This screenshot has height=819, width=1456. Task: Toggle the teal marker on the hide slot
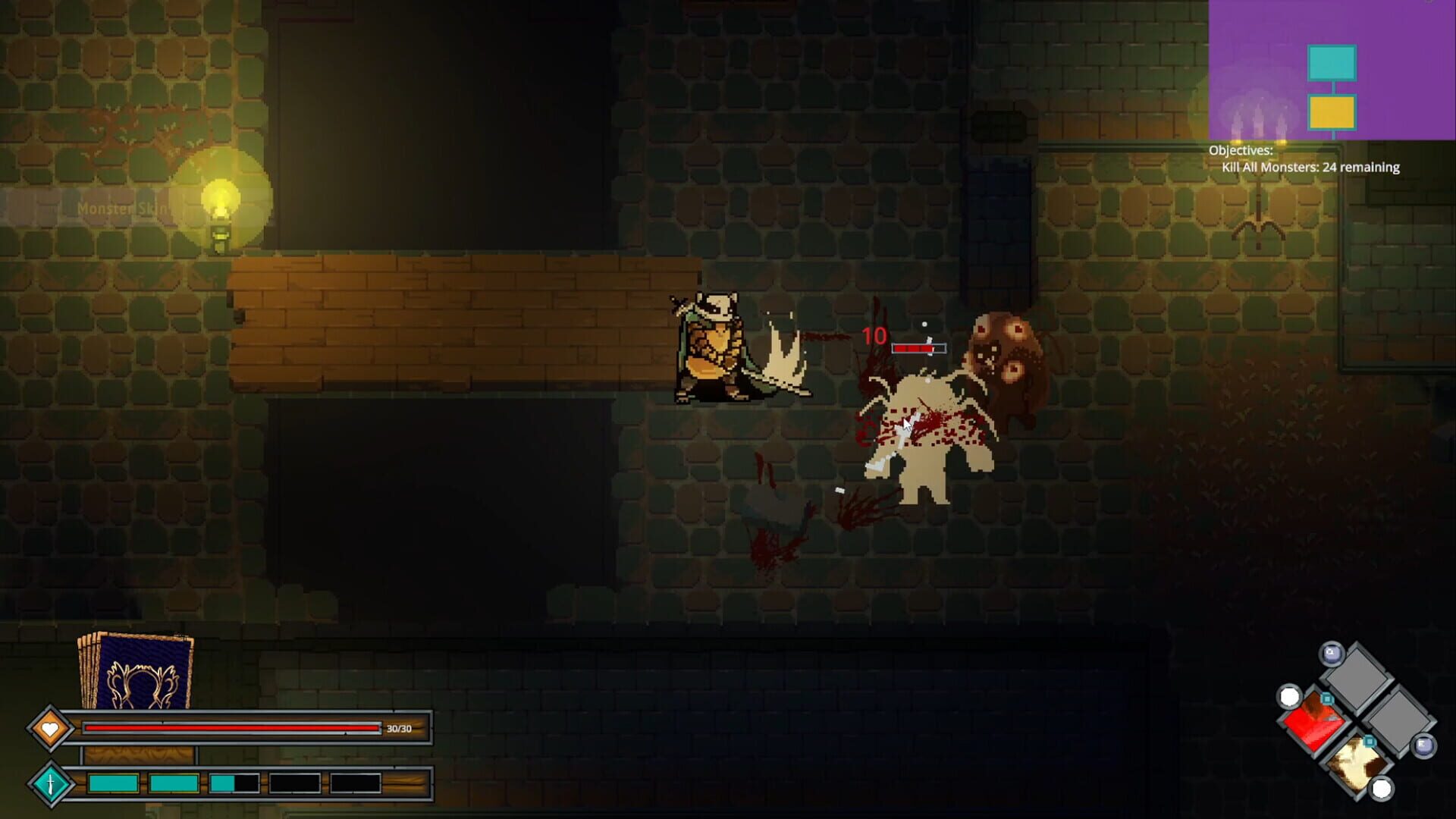click(1369, 742)
